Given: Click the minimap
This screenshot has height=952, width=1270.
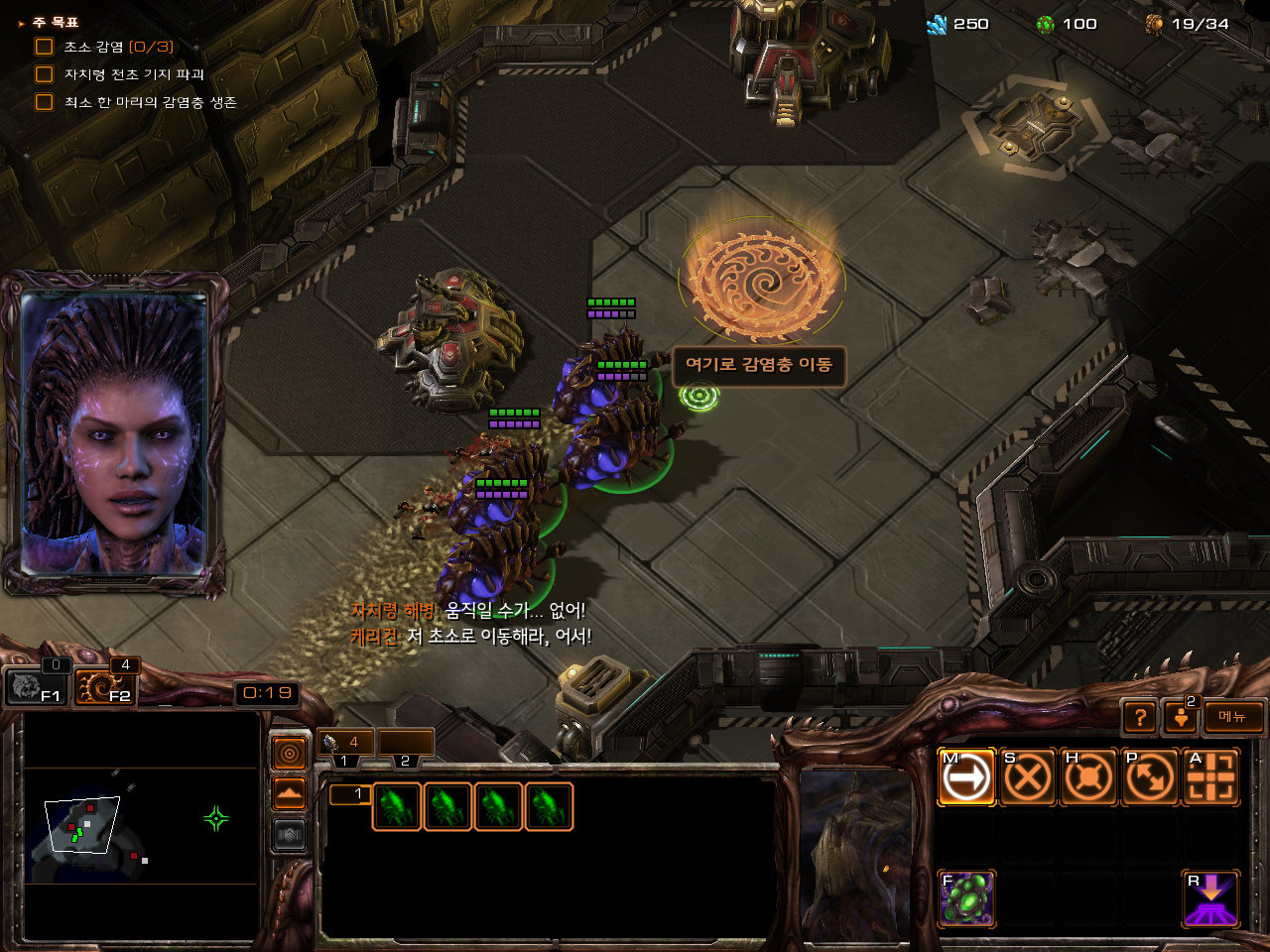Looking at the screenshot, I should coord(141,825).
